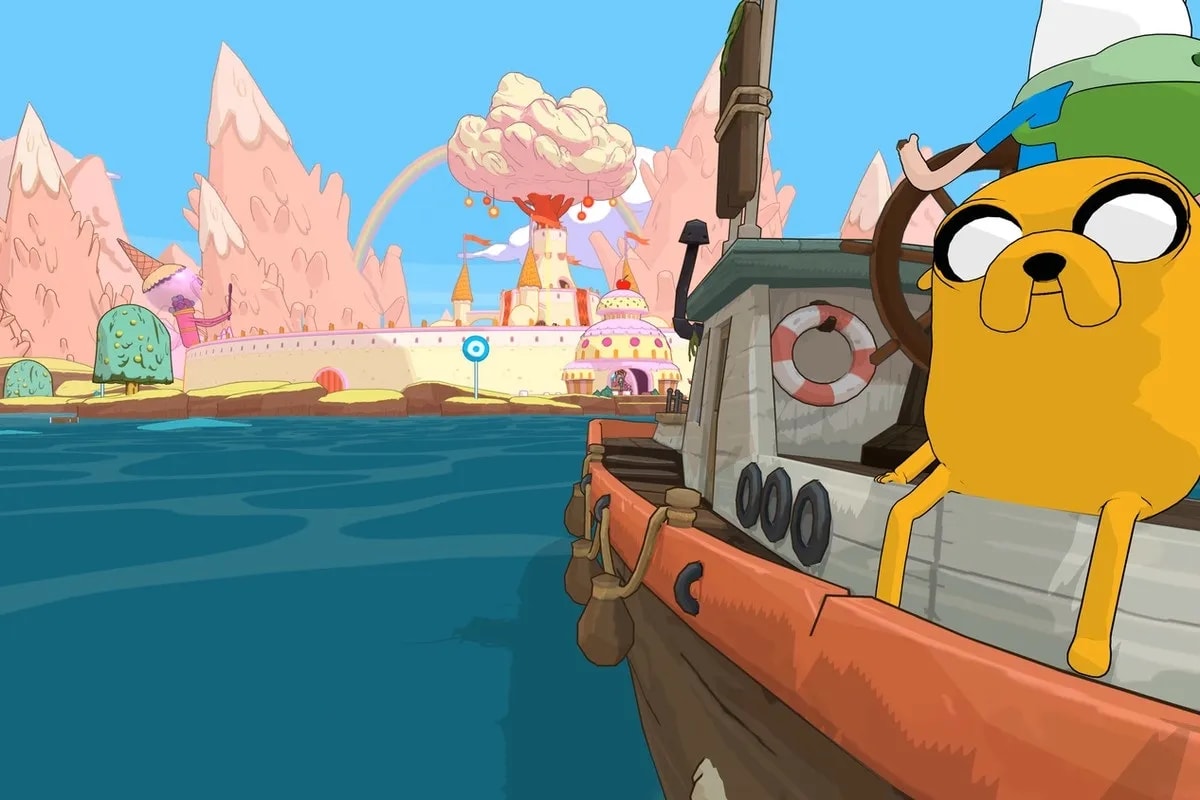
Task: Click the blue bullseye waypoint marker
Action: pyautogui.click(x=475, y=348)
